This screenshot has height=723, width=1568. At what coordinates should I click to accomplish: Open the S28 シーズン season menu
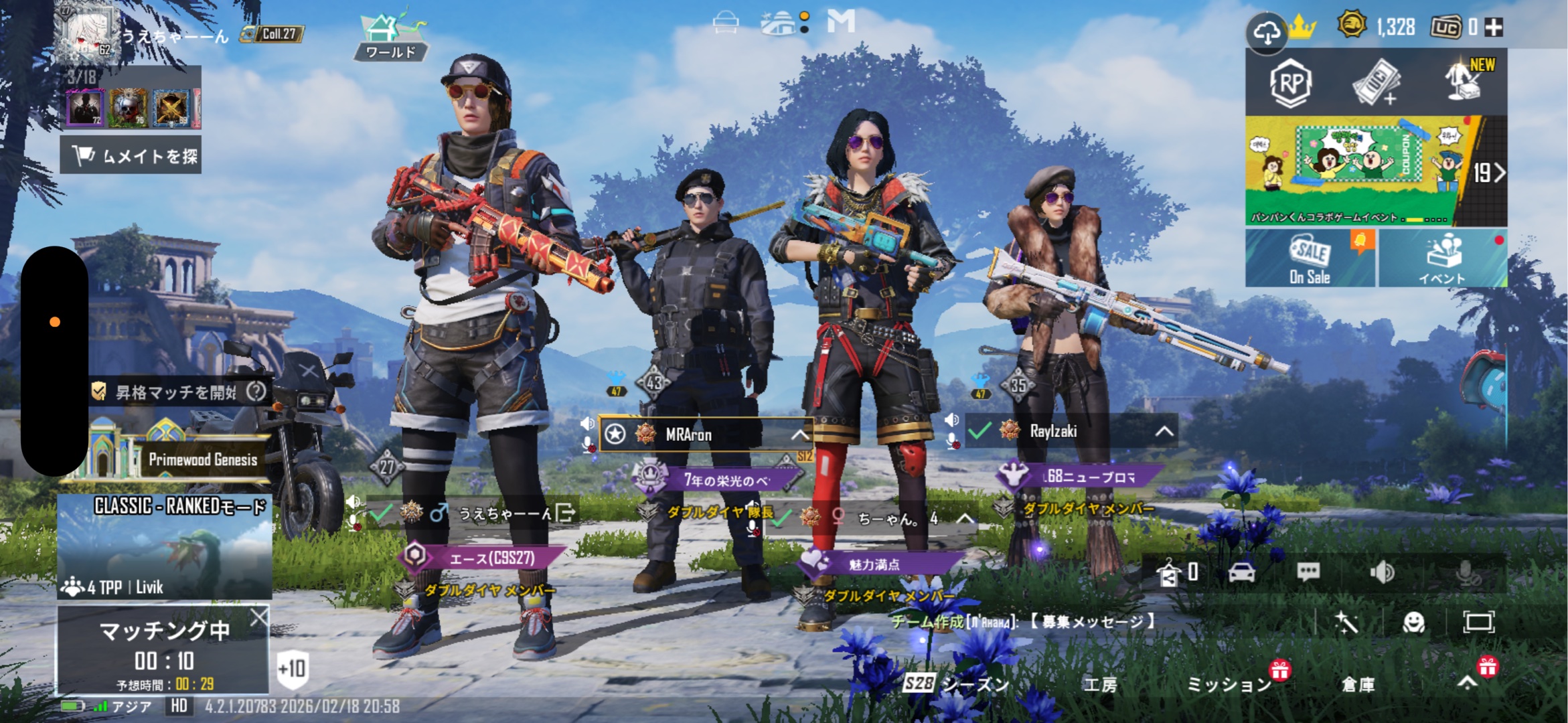[x=956, y=684]
